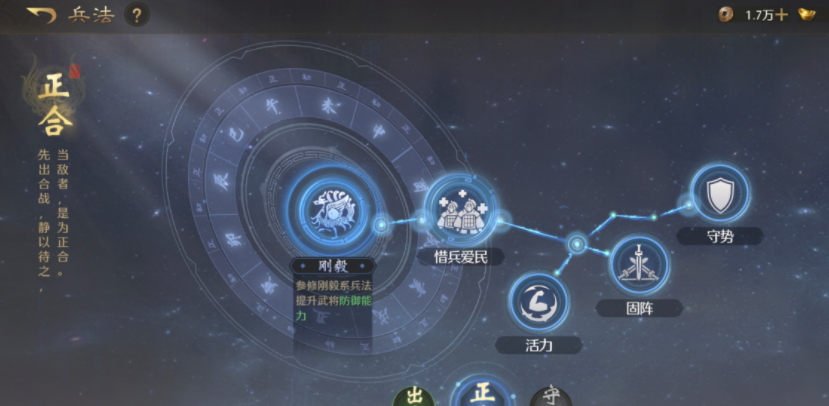This screenshot has width=829, height=406.
Task: Select the 活力 skill node
Action: pyautogui.click(x=538, y=302)
